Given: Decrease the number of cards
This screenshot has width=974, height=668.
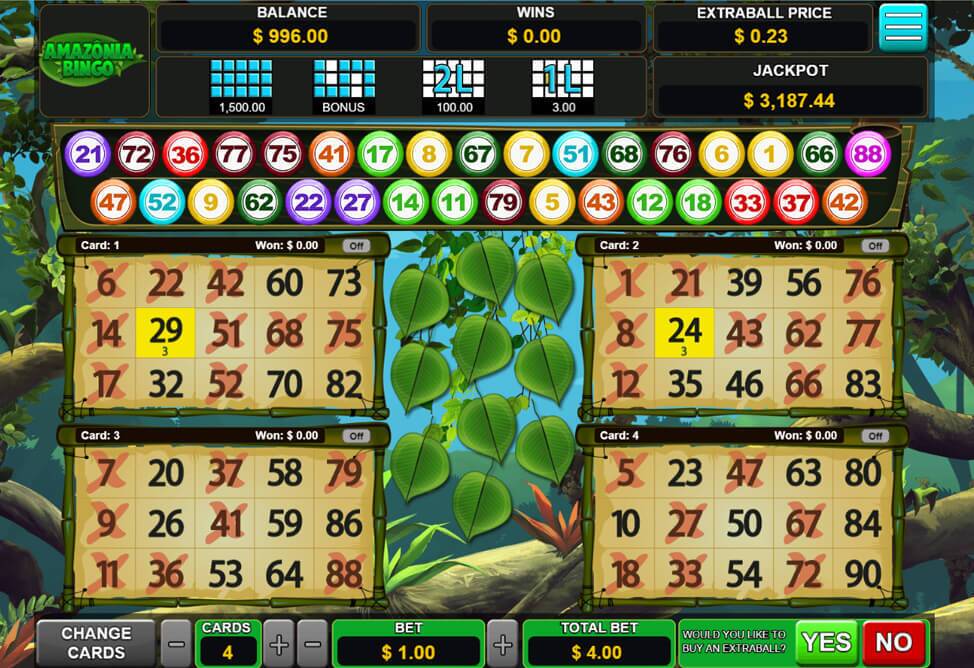Looking at the screenshot, I should tap(175, 642).
